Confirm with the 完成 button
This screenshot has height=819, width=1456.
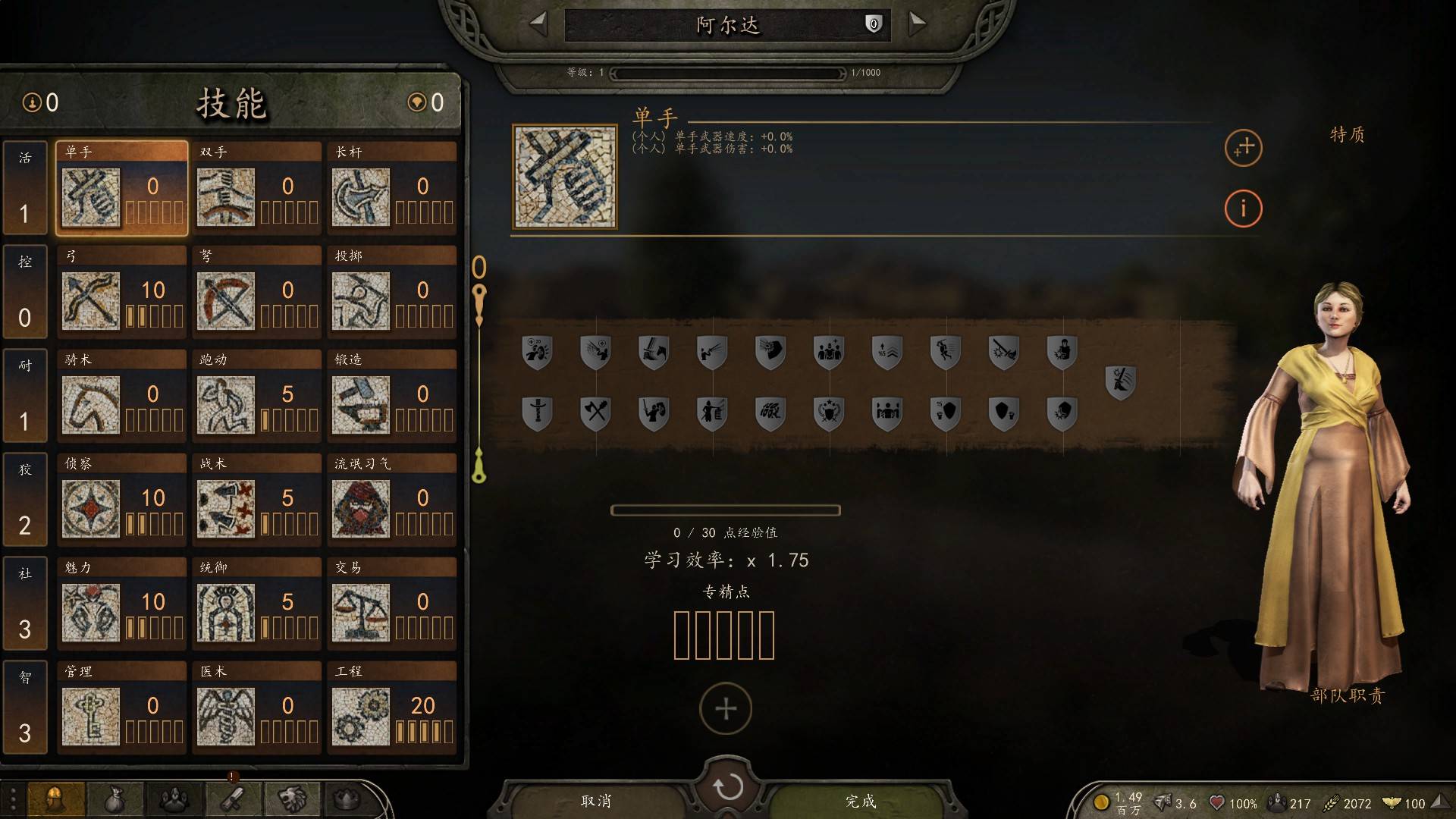click(861, 801)
